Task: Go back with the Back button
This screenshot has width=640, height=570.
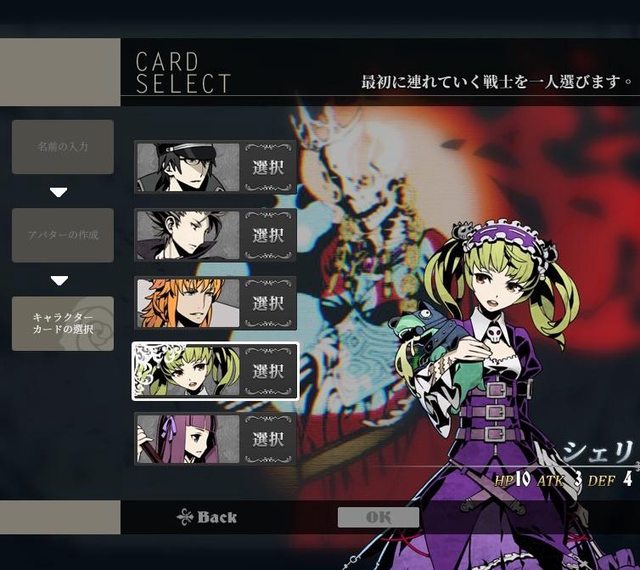Action: pos(207,517)
